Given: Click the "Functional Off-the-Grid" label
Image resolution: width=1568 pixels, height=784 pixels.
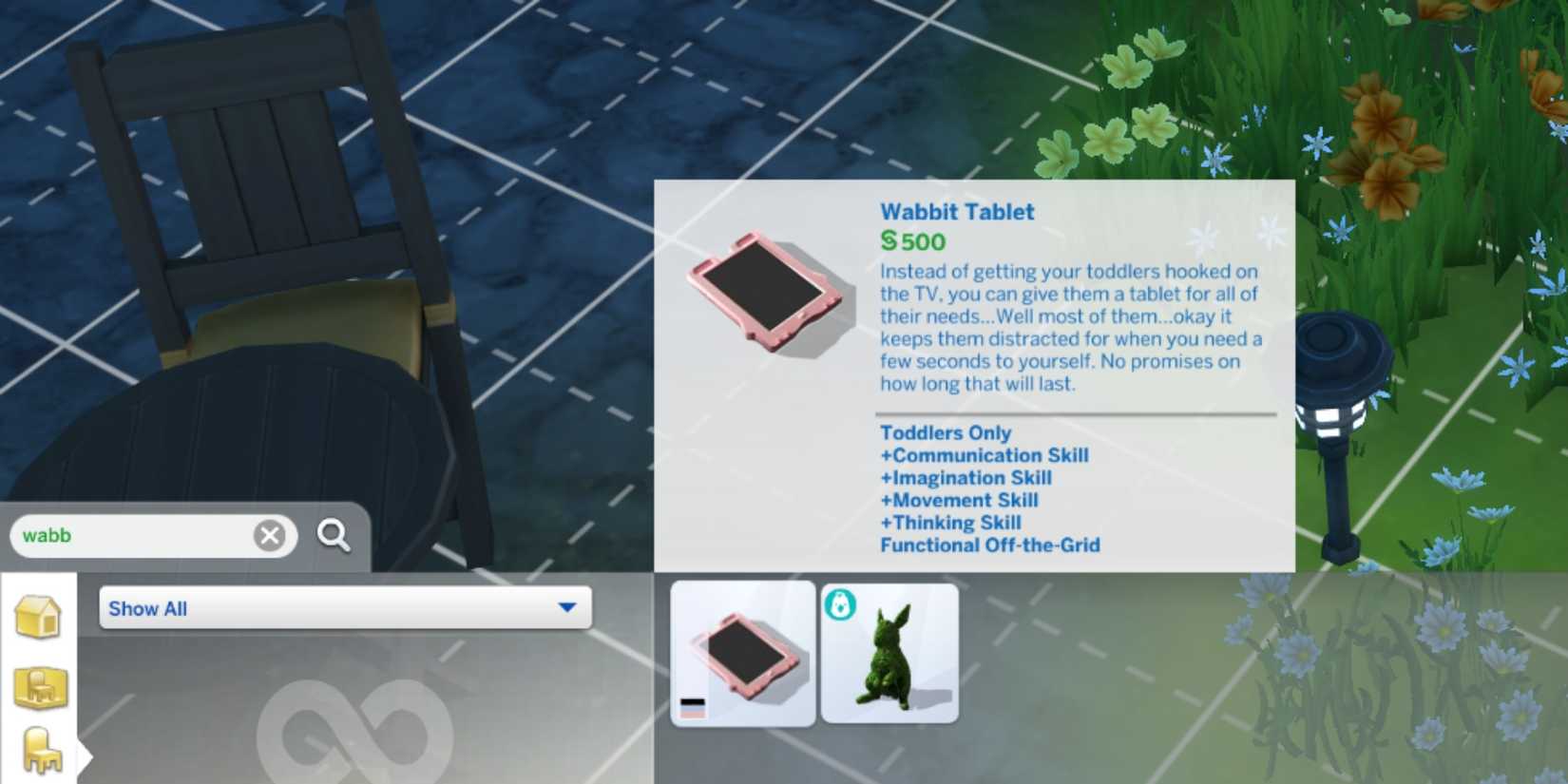Looking at the screenshot, I should 990,545.
